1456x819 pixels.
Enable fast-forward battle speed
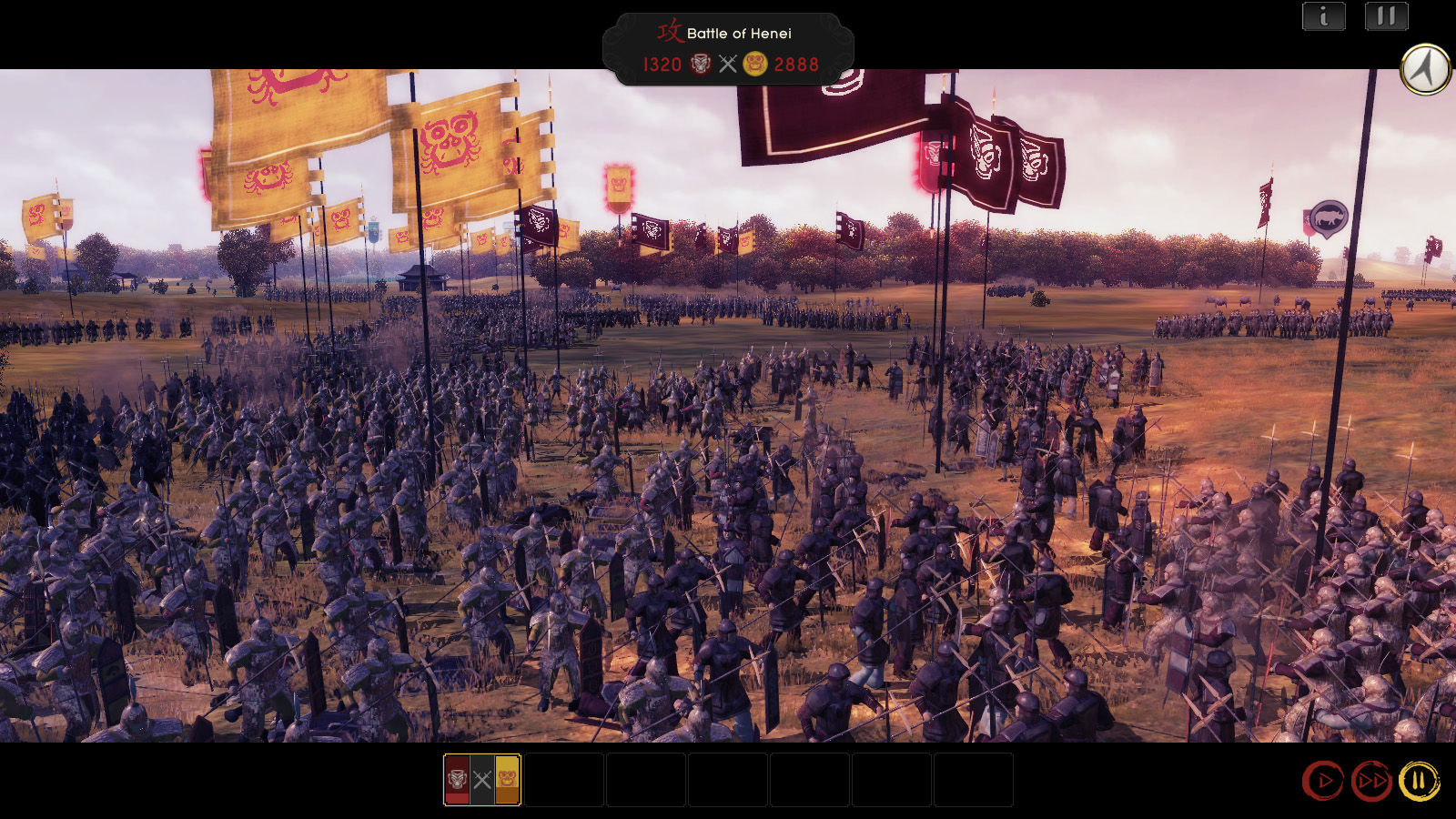(1371, 779)
